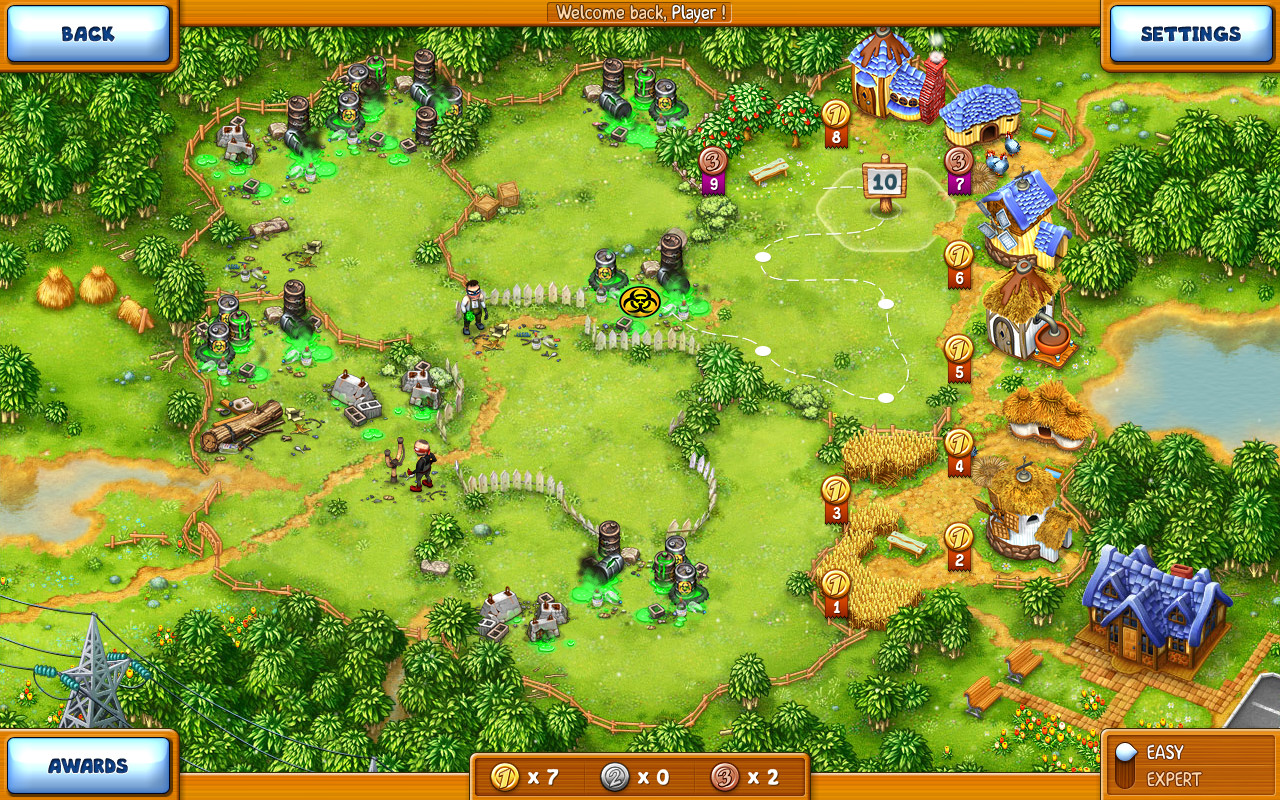View the Awards screen
The height and width of the screenshot is (800, 1280).
click(x=88, y=765)
